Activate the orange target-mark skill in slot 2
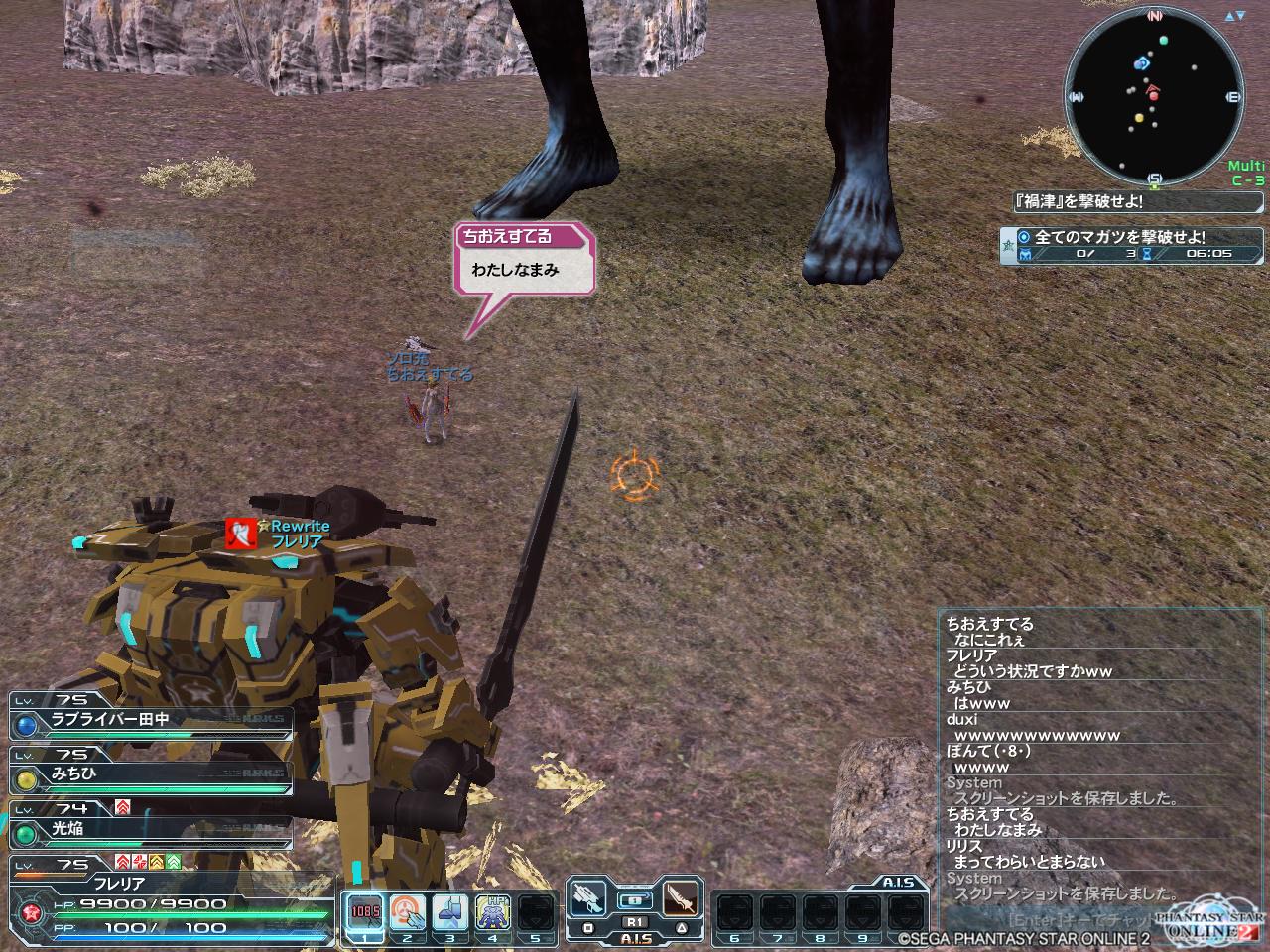Viewport: 1270px width, 952px height. (406, 911)
